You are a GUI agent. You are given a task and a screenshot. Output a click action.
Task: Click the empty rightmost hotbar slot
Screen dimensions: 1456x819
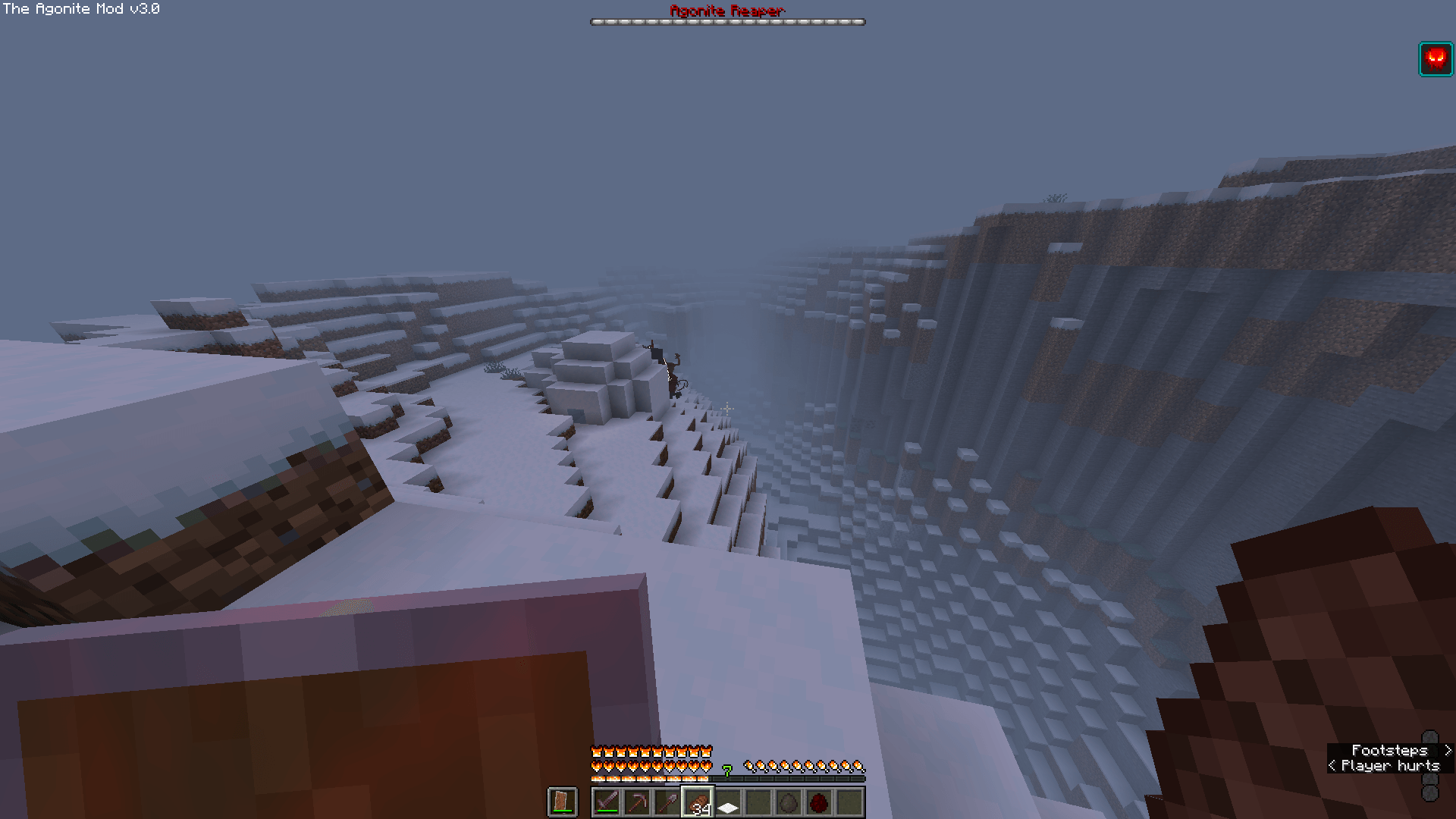tap(849, 802)
